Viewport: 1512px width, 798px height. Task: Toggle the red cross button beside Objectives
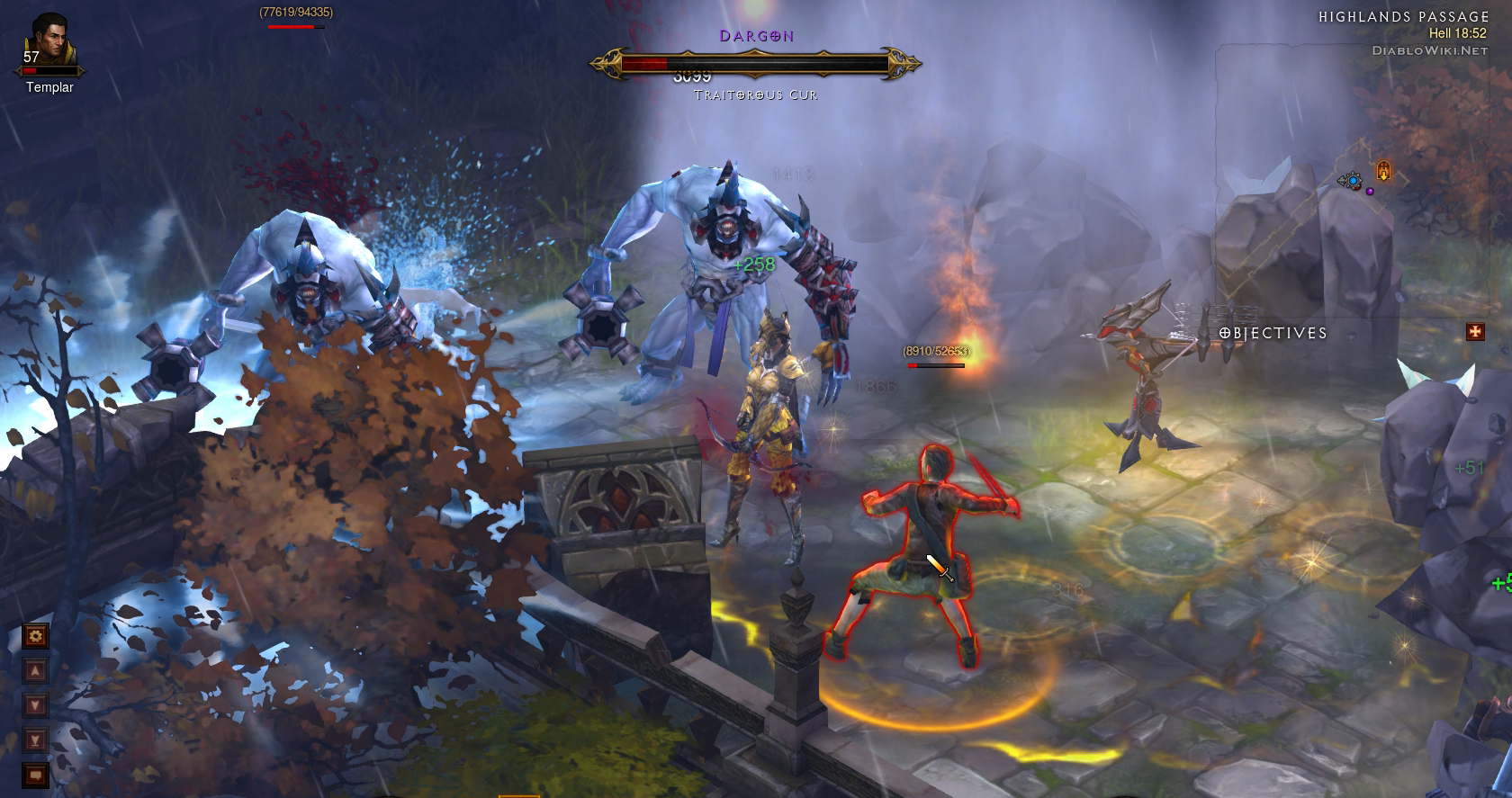pos(1474,332)
